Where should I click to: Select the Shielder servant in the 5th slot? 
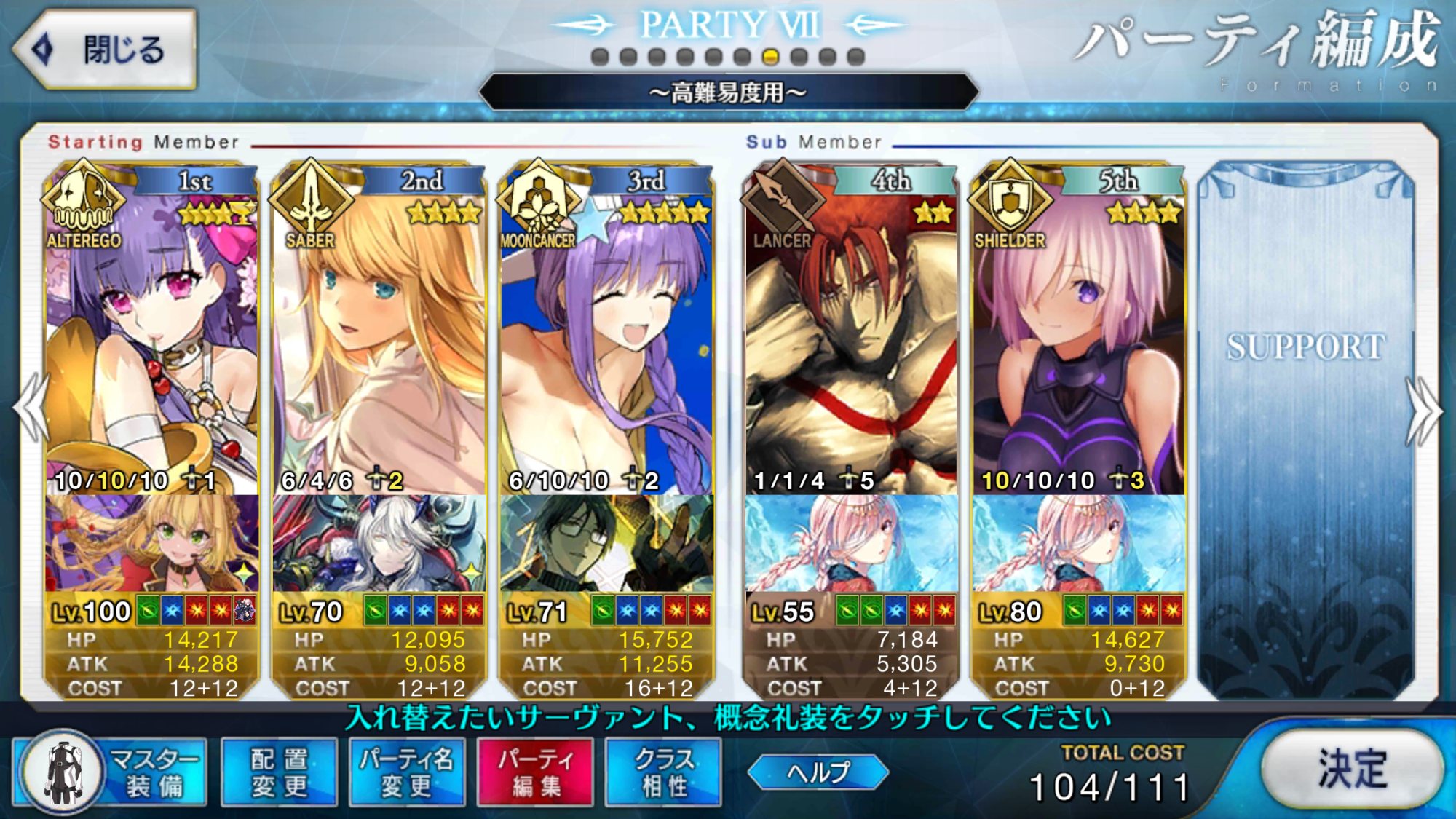(1078, 328)
